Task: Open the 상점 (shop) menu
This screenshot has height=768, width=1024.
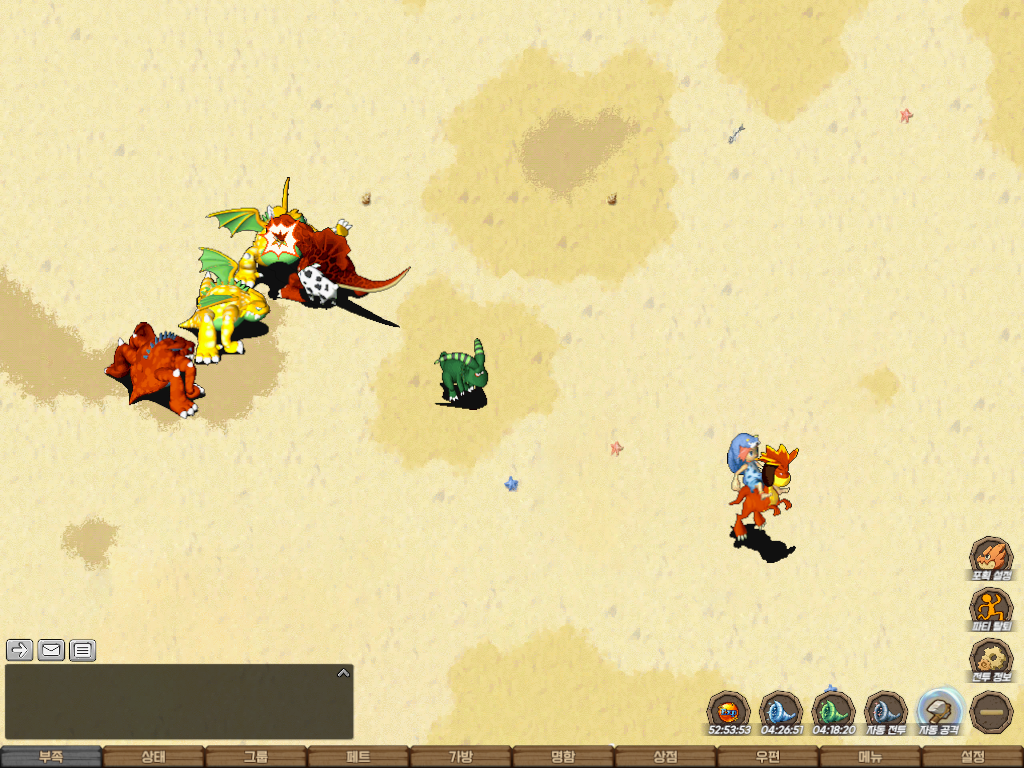Action: point(665,757)
